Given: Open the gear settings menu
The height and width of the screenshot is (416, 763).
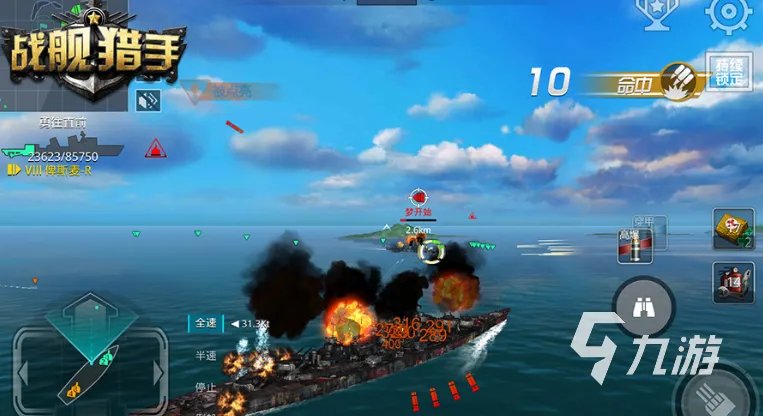Looking at the screenshot, I should click(x=728, y=14).
